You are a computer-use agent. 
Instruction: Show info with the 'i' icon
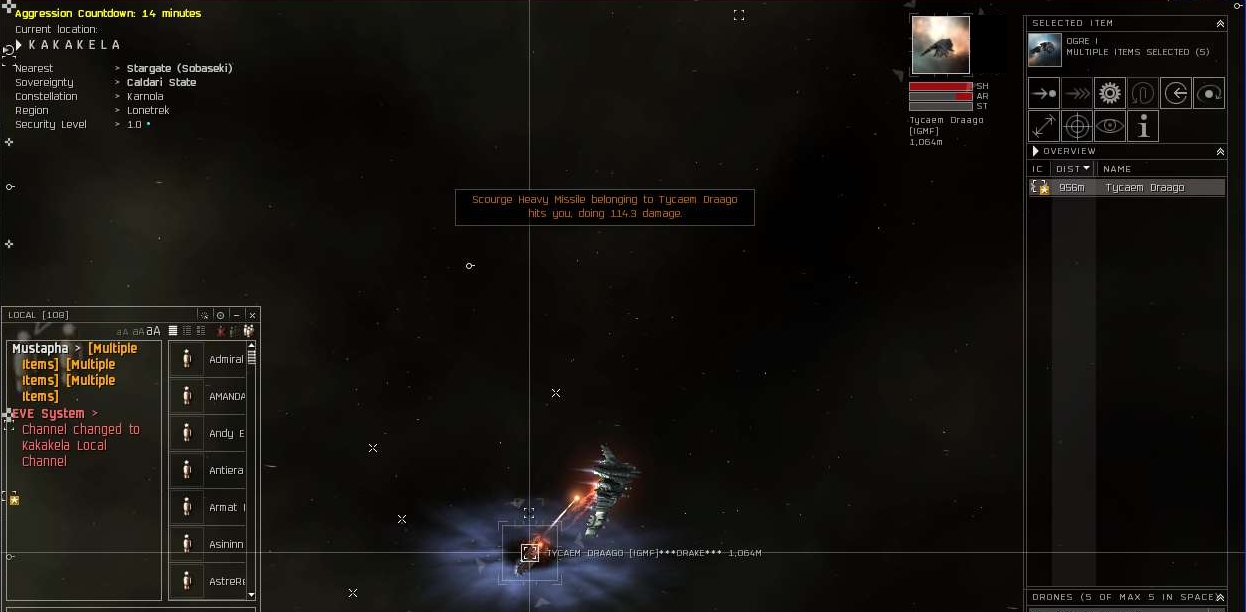pyautogui.click(x=1142, y=126)
